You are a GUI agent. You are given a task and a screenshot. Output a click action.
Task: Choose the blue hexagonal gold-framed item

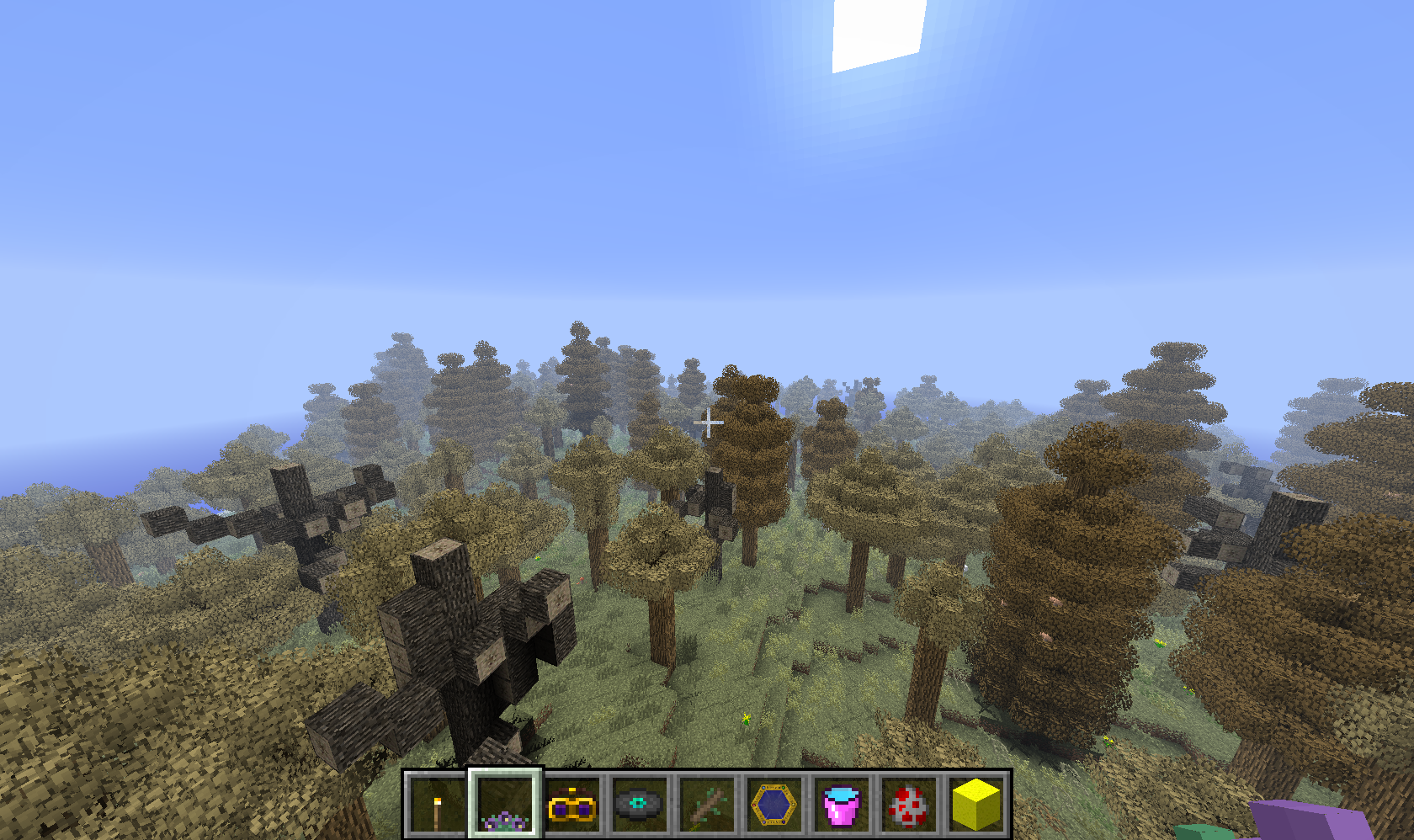point(773,805)
